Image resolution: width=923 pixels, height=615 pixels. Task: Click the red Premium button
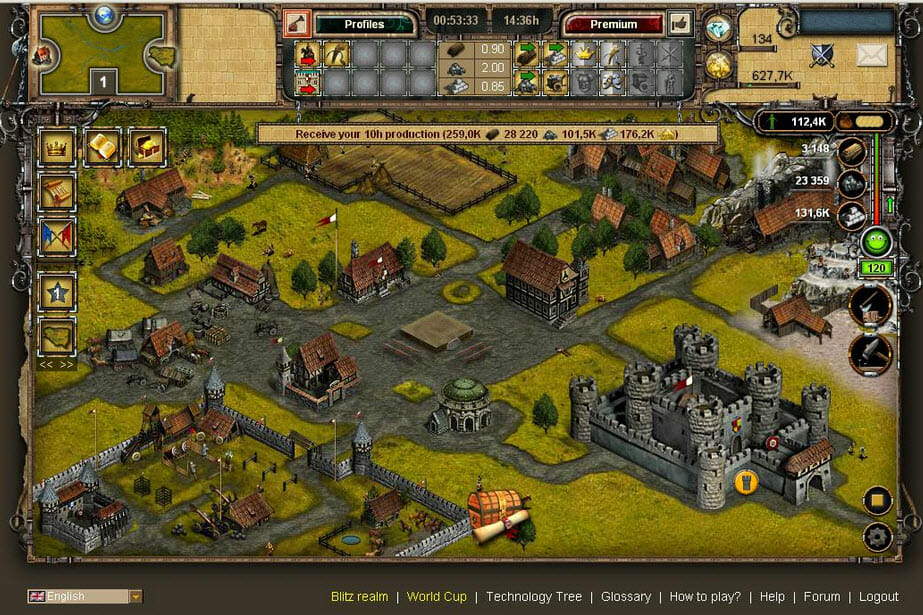[613, 24]
